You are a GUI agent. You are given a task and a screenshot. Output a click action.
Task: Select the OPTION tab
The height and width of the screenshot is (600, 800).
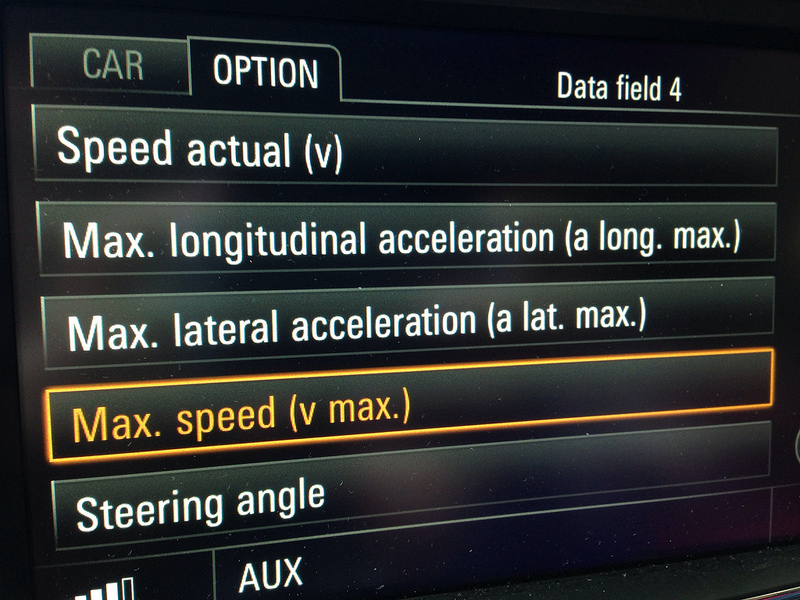coord(265,72)
